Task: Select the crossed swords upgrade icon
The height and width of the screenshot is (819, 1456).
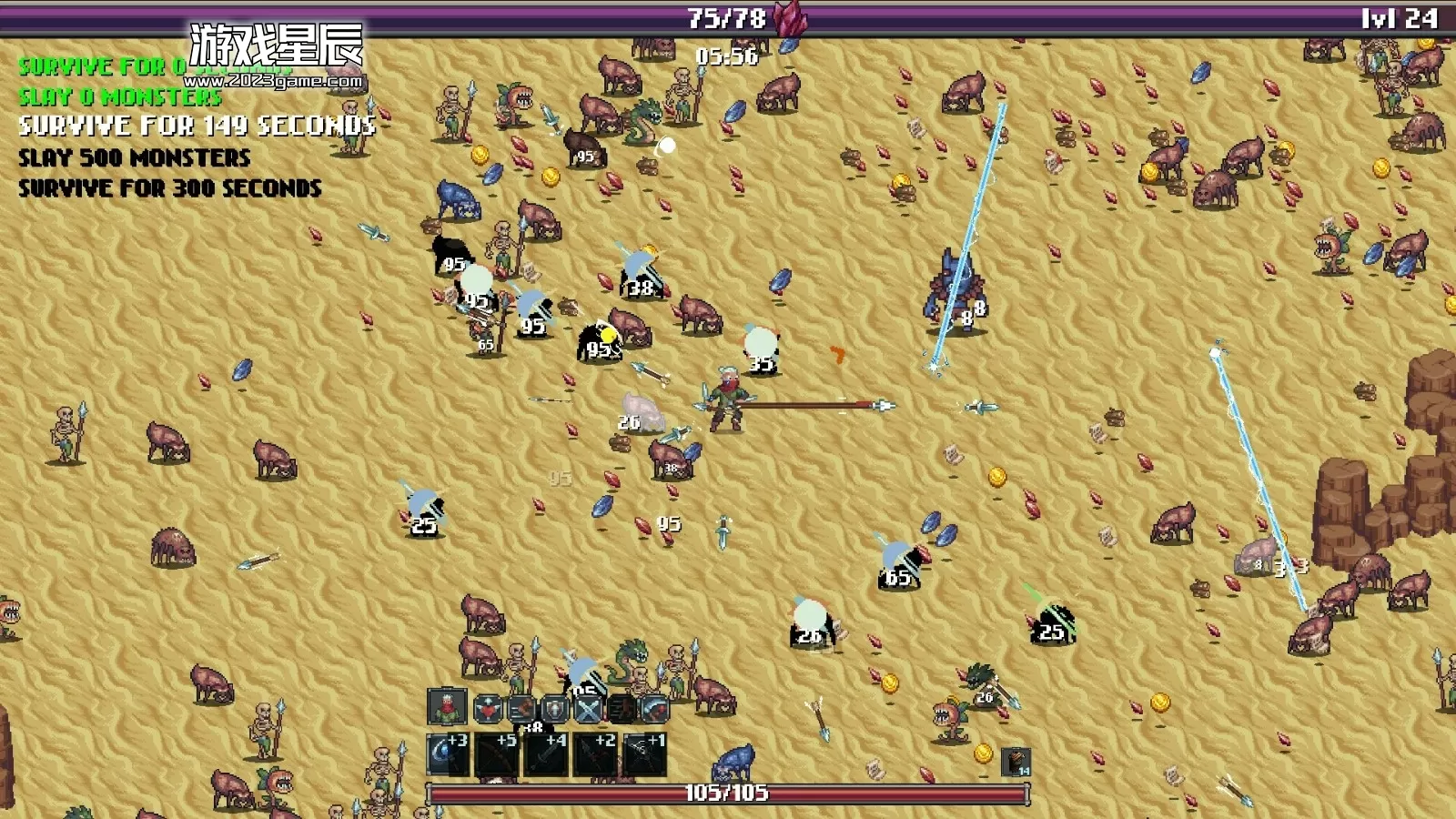Action: pos(588,707)
